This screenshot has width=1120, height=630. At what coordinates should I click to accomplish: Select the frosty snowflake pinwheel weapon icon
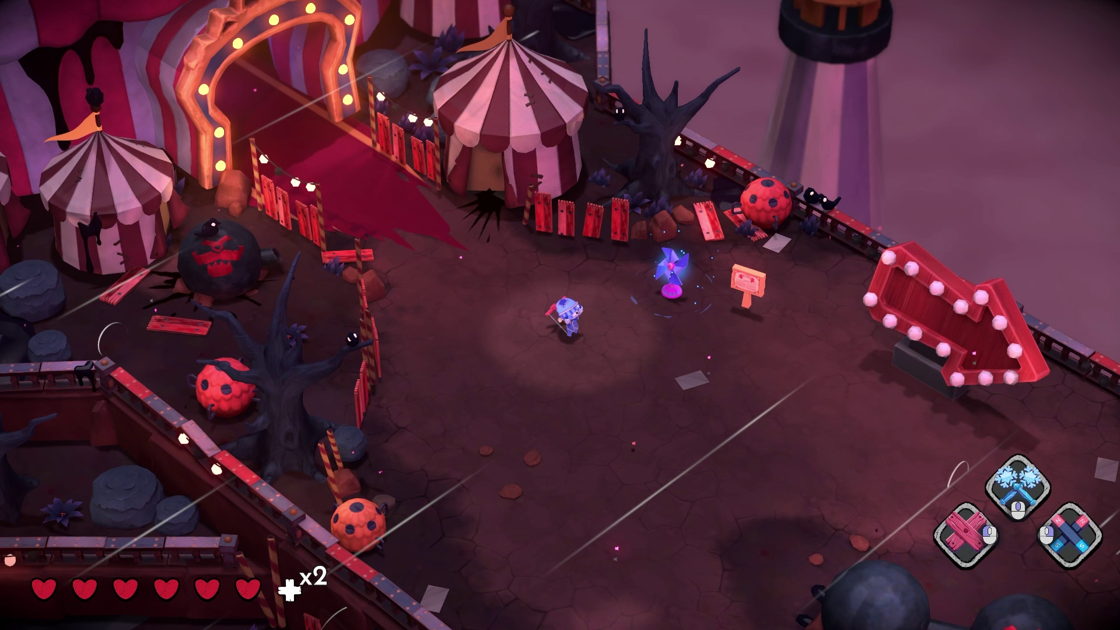1017,486
